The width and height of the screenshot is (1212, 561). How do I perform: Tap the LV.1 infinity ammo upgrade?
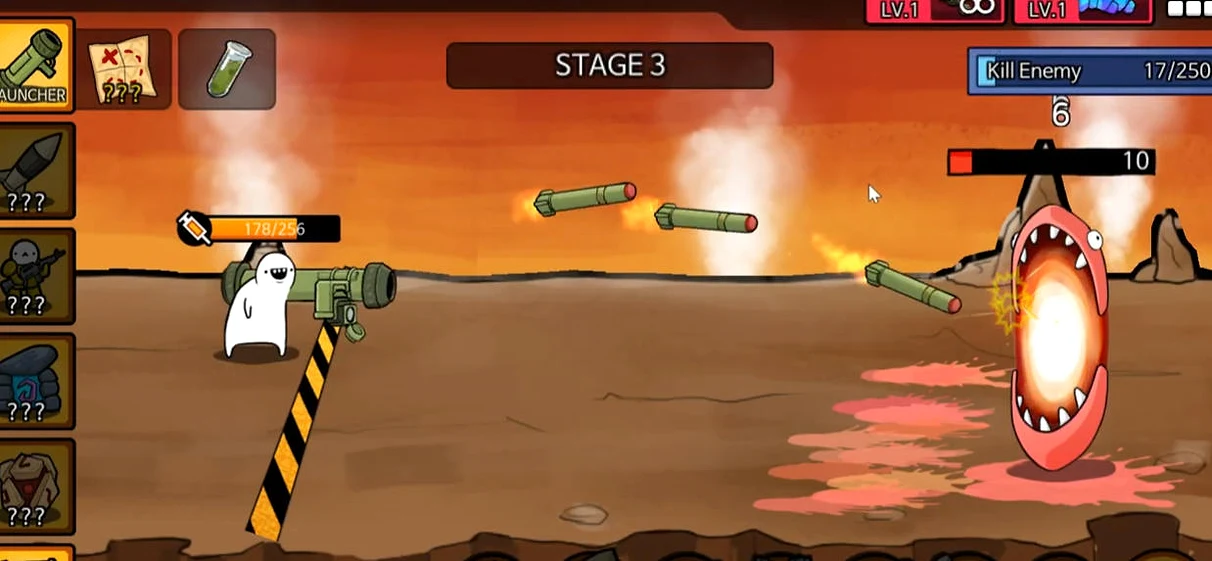(x=934, y=10)
